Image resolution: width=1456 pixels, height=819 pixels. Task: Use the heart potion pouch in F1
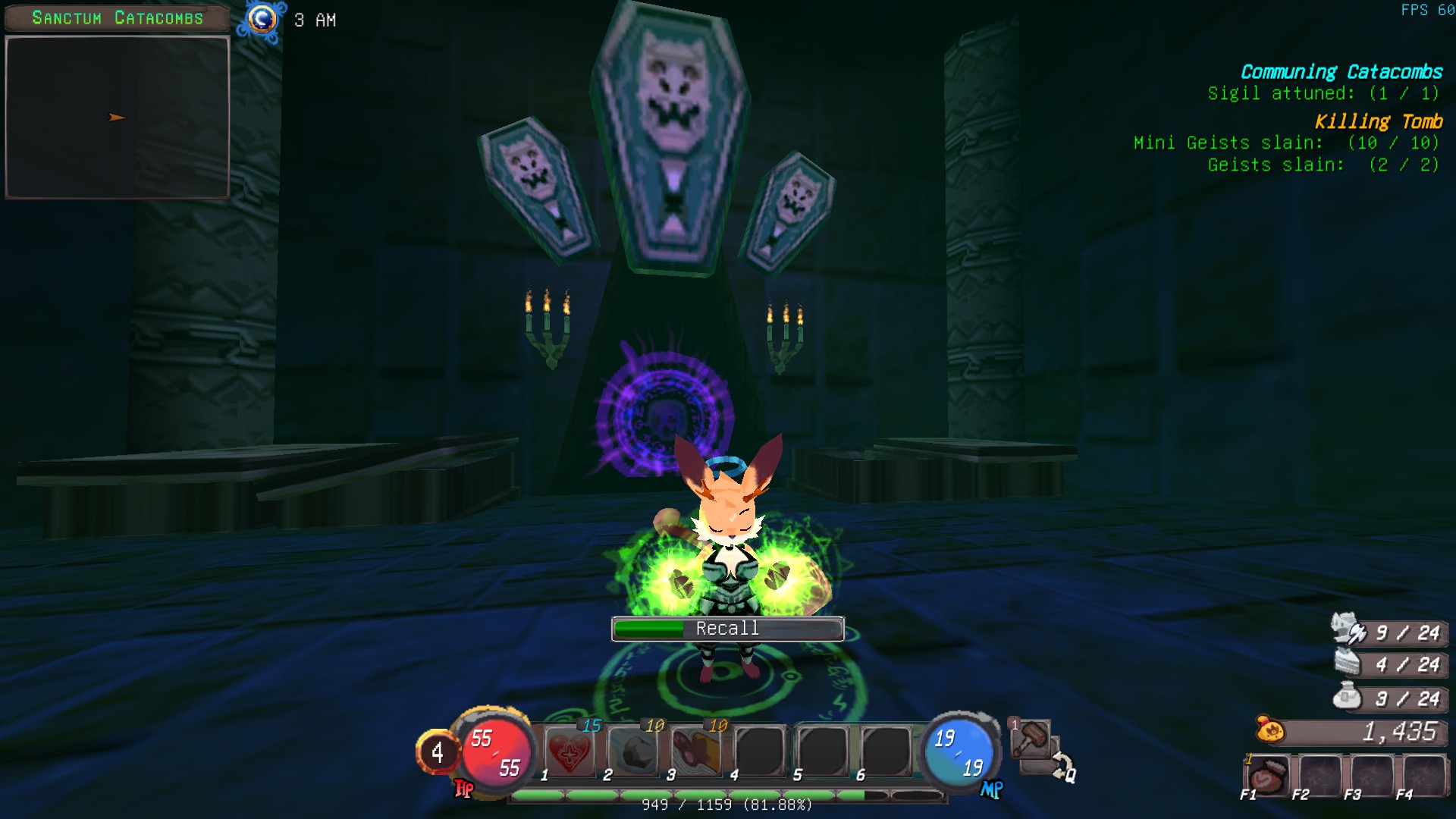tap(1267, 776)
